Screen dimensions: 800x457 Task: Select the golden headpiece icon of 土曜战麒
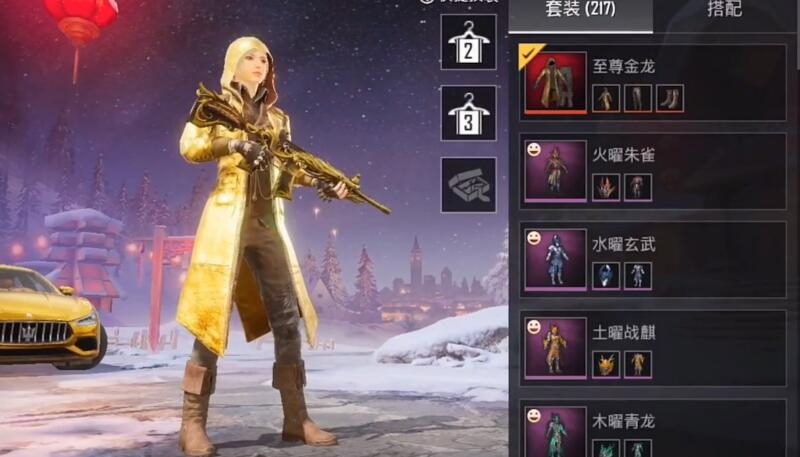[x=606, y=364]
